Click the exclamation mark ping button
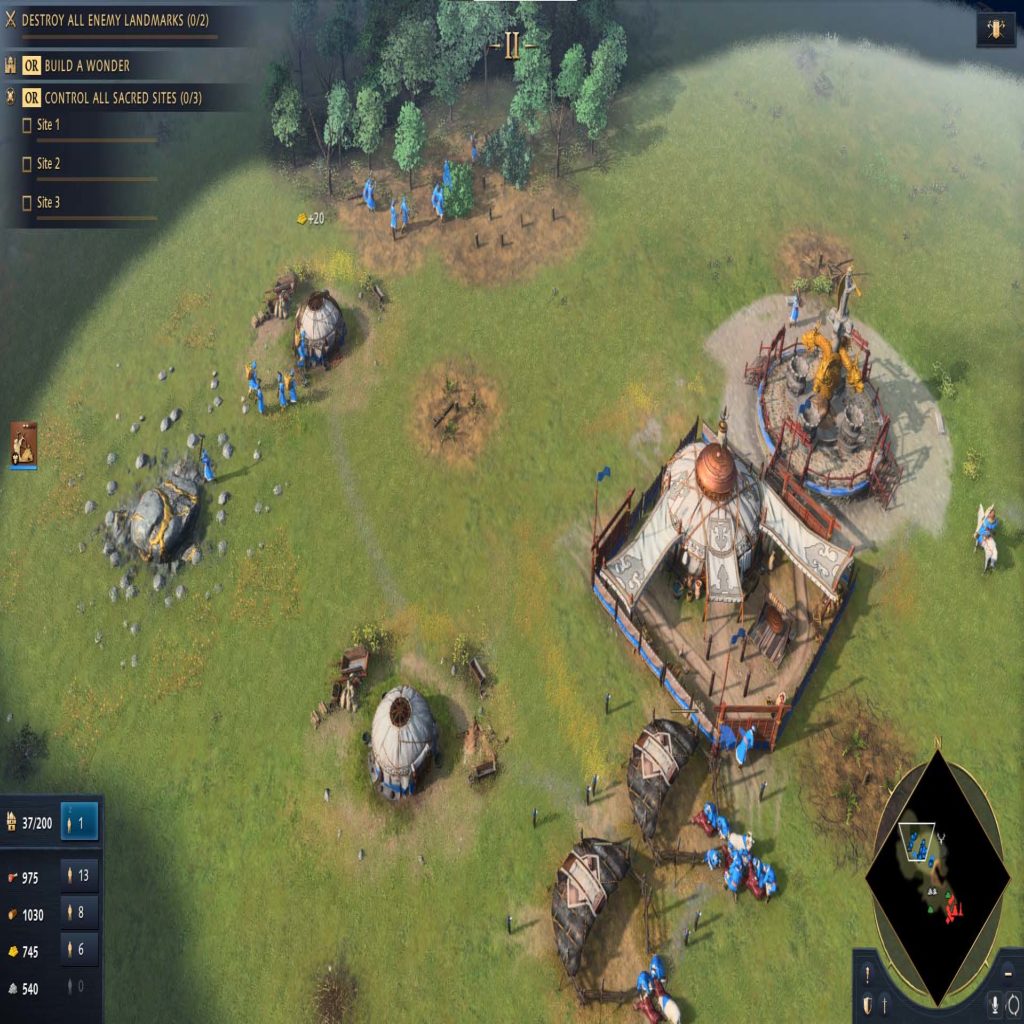Image resolution: width=1024 pixels, height=1024 pixels. pyautogui.click(x=867, y=974)
